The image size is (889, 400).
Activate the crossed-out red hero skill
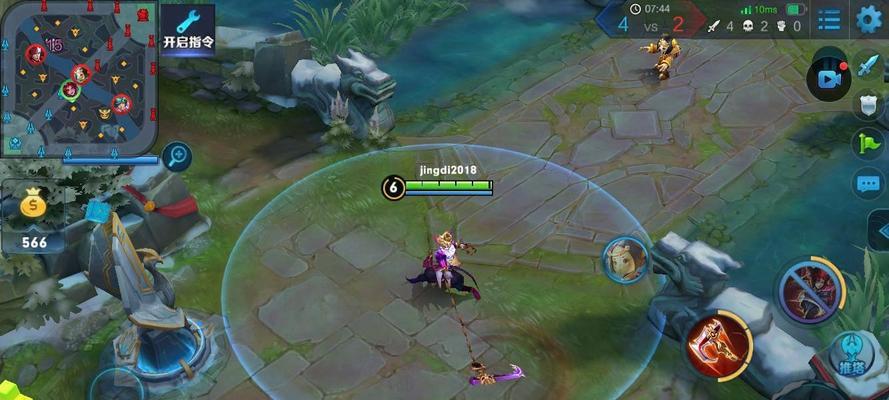coord(808,292)
